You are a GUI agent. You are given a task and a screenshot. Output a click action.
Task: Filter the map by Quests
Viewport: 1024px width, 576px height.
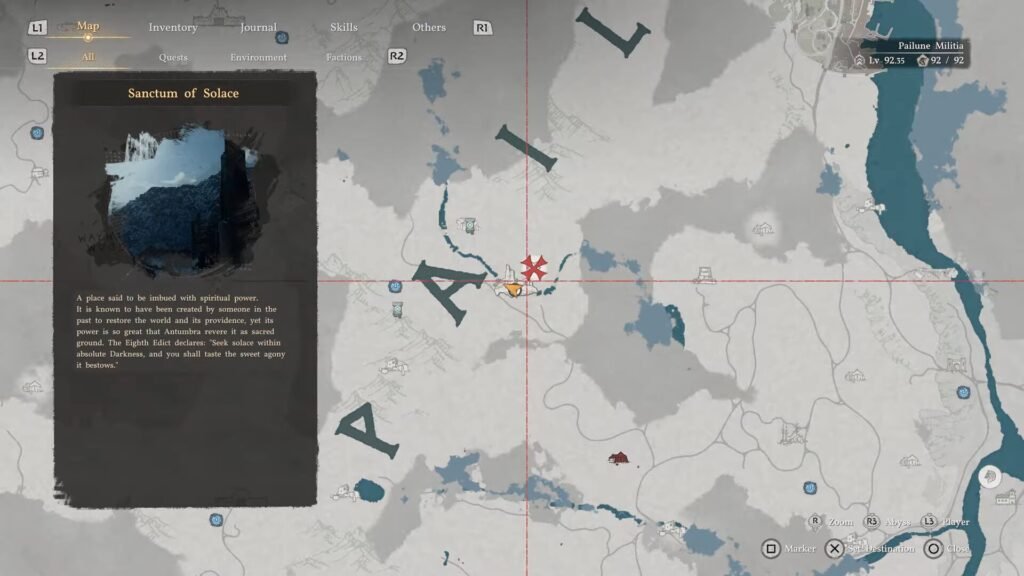(x=173, y=57)
